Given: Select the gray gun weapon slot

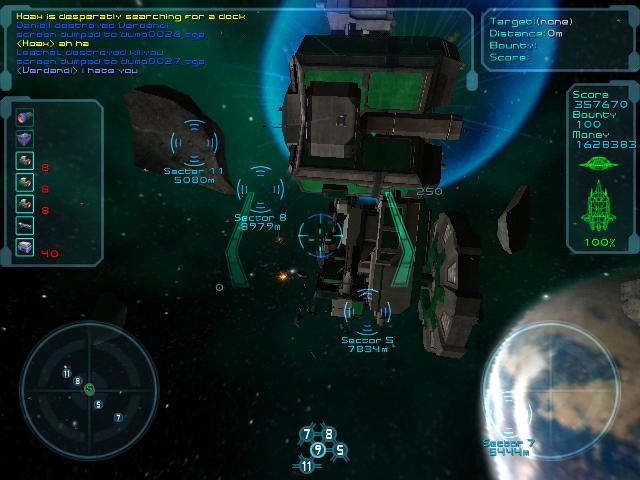Looking at the screenshot, I should click(25, 226).
